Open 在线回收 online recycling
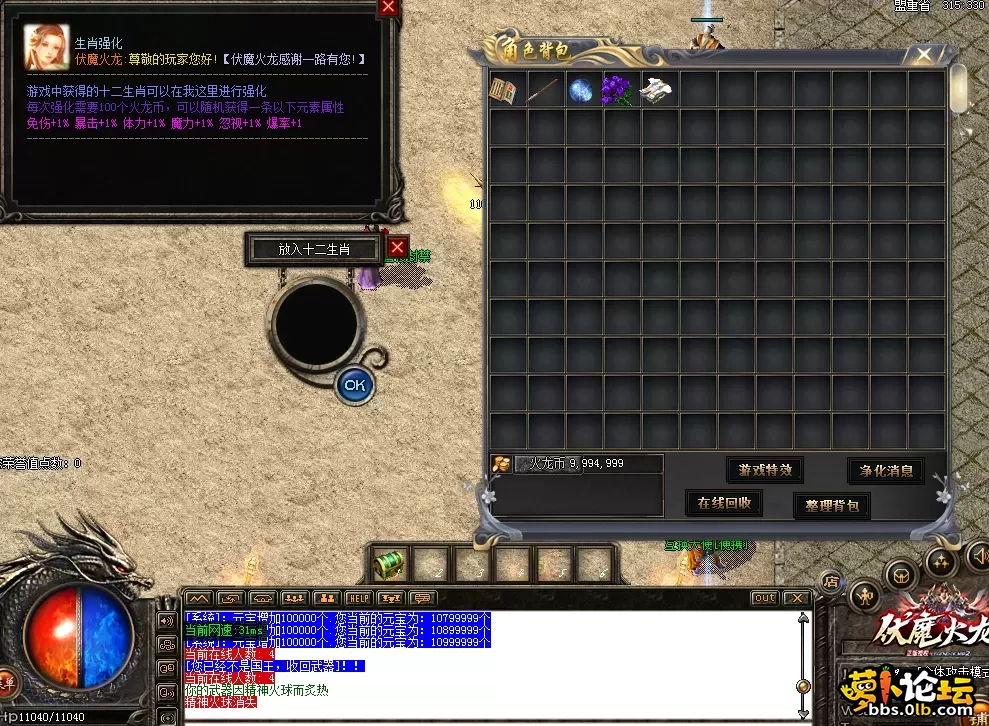 [x=724, y=503]
